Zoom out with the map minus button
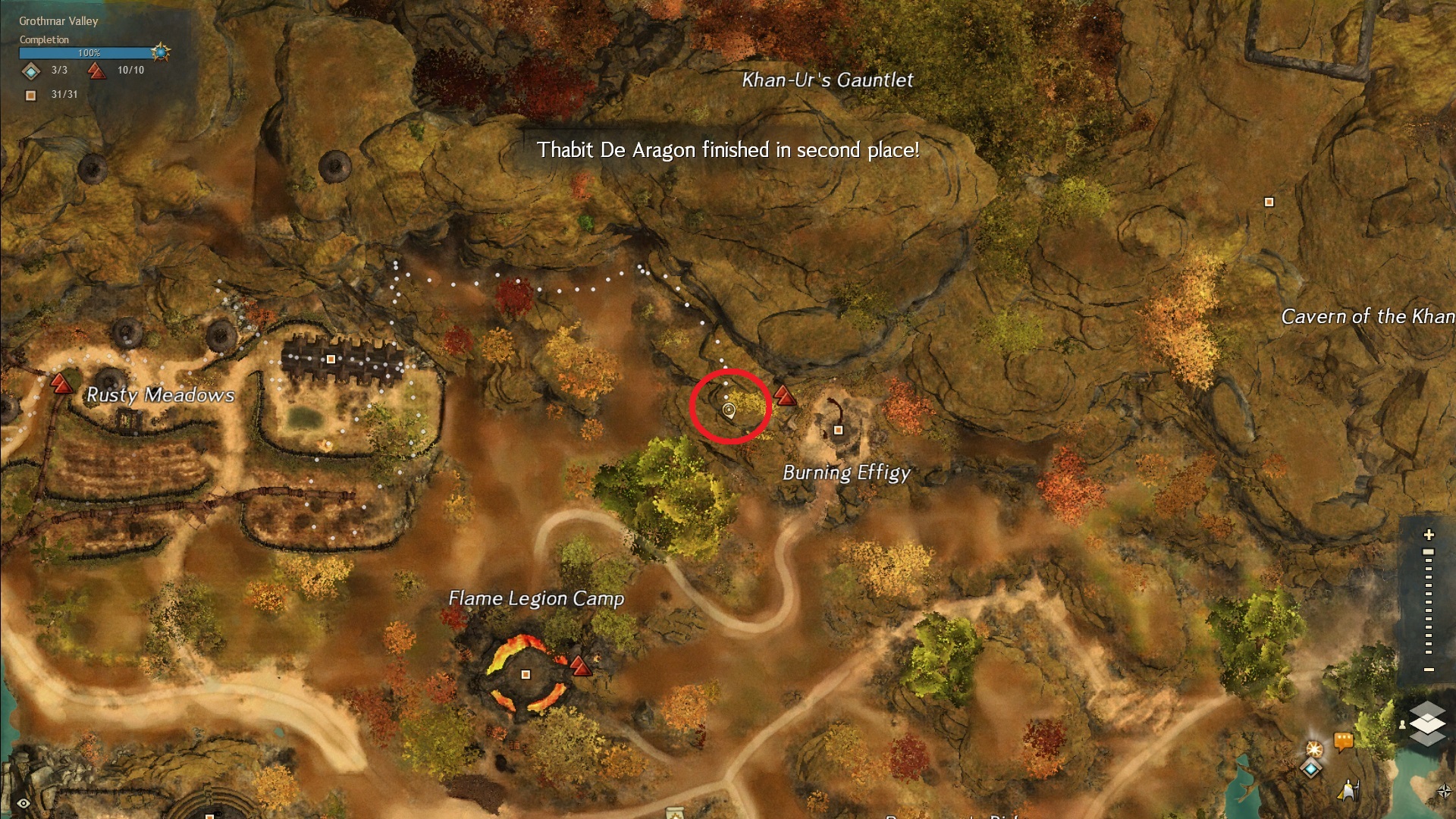This screenshot has width=1456, height=819. coord(1429,670)
